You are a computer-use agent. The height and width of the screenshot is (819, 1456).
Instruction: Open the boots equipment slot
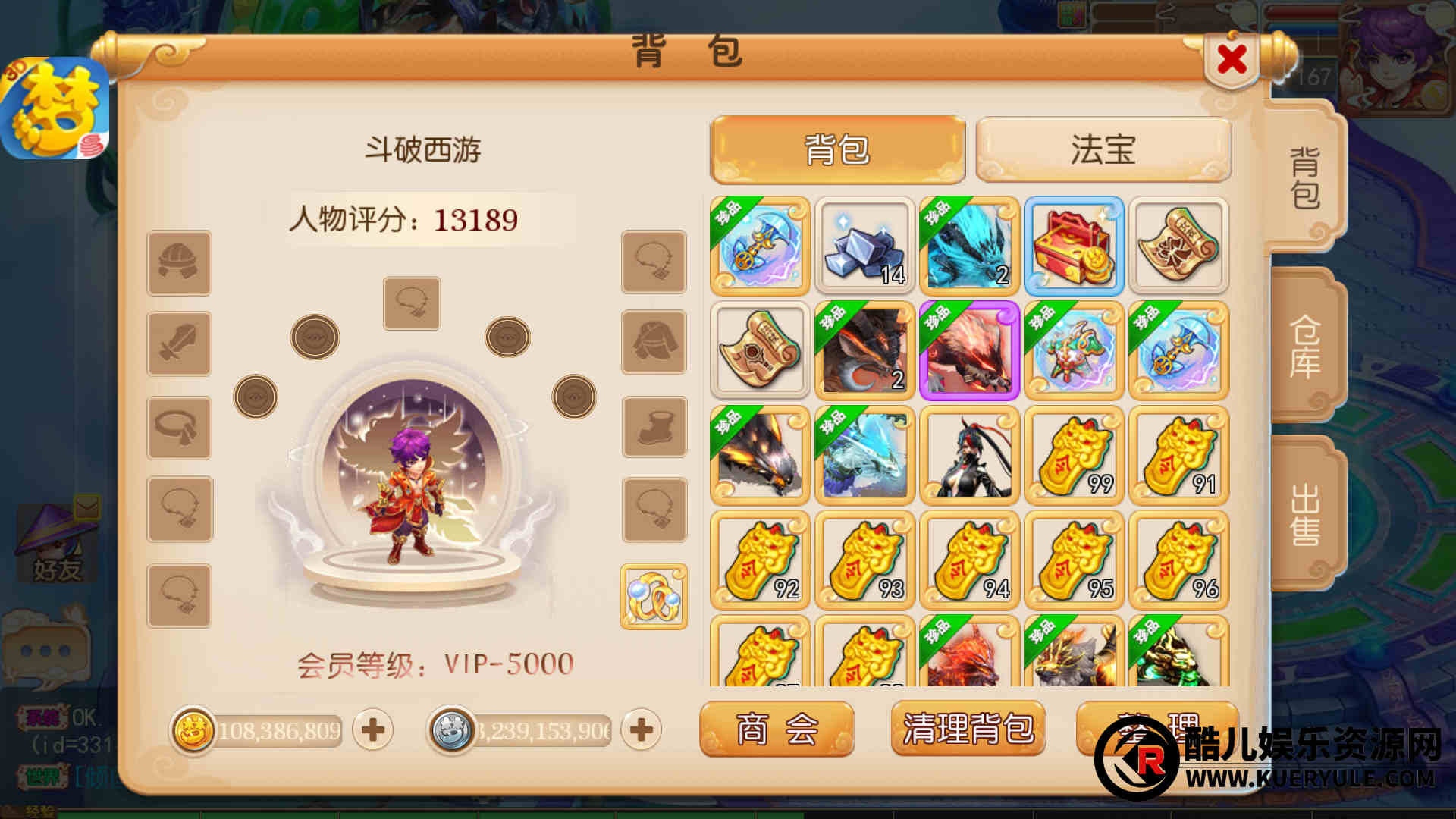point(654,427)
